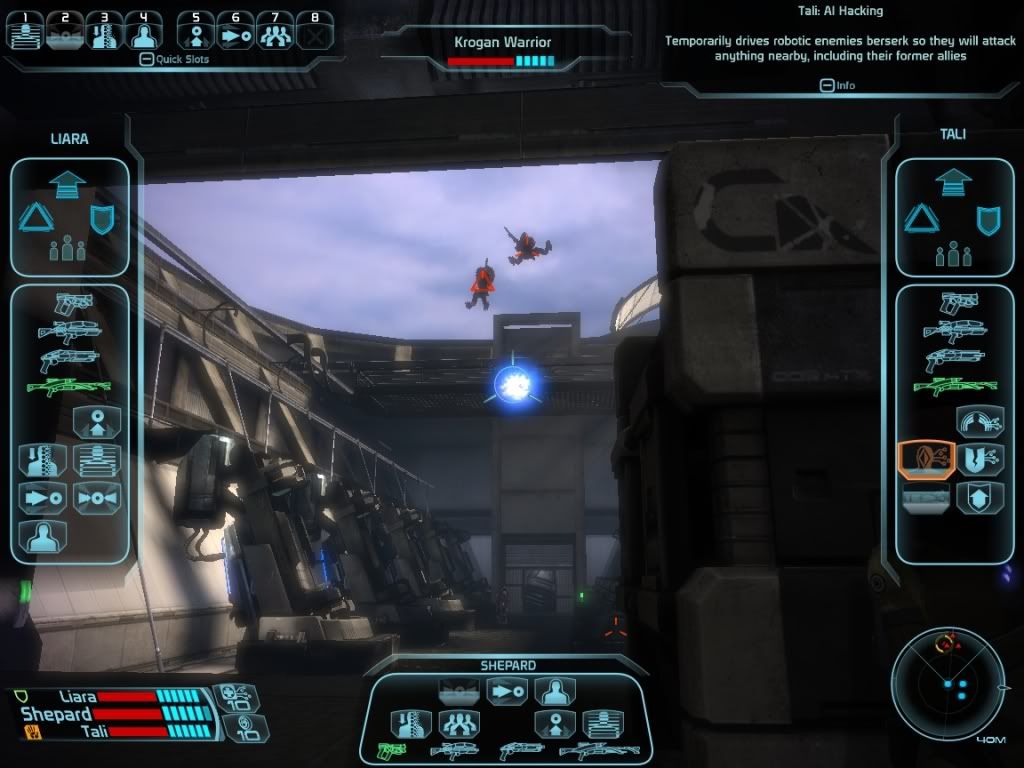Equip Tali's shotgun
Viewport: 1024px width, 768px height.
click(x=955, y=359)
